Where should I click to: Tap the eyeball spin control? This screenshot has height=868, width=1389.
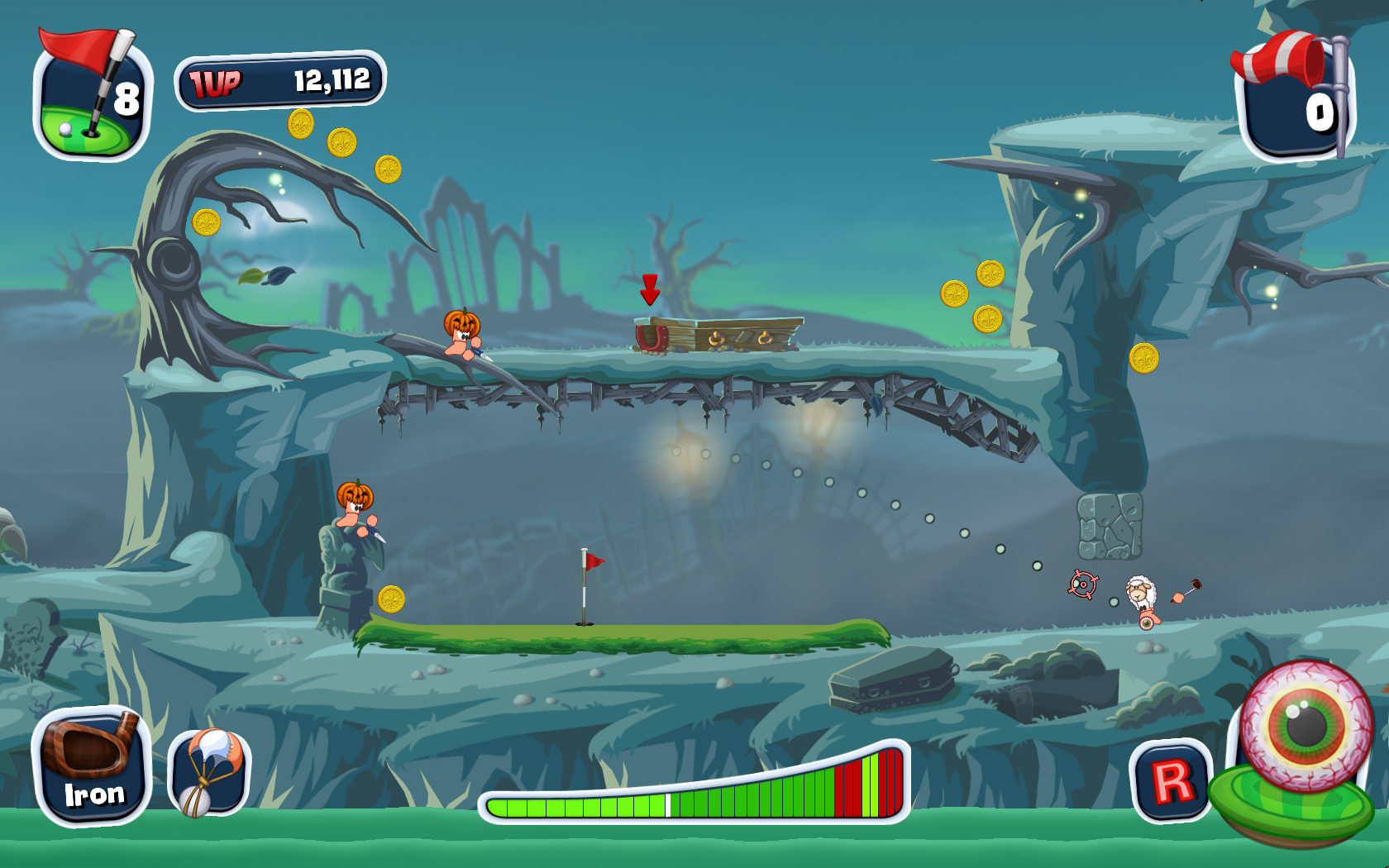1306,727
